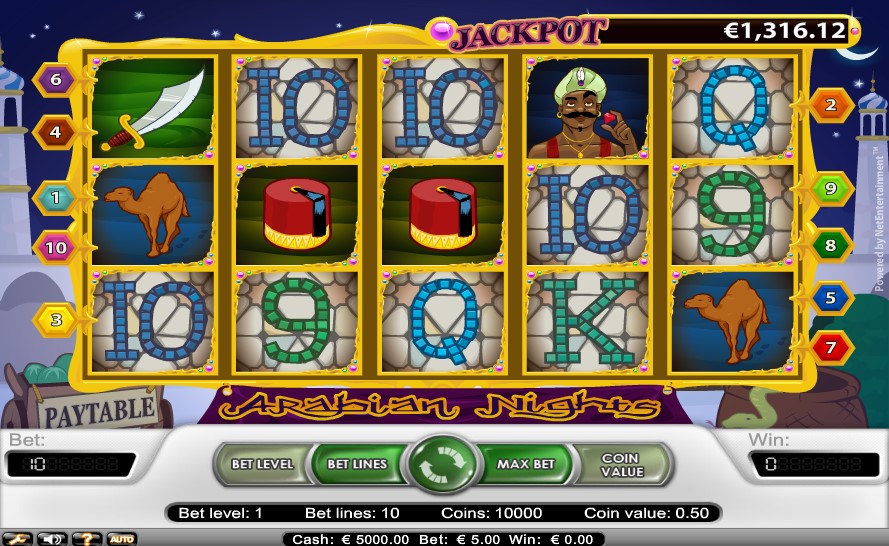
Task: Click bet line 3 marker
Action: pos(56,320)
